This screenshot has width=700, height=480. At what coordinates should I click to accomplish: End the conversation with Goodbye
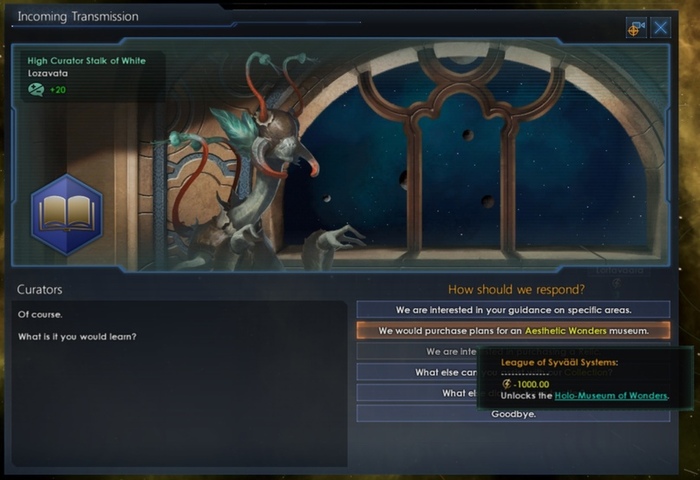tap(513, 413)
